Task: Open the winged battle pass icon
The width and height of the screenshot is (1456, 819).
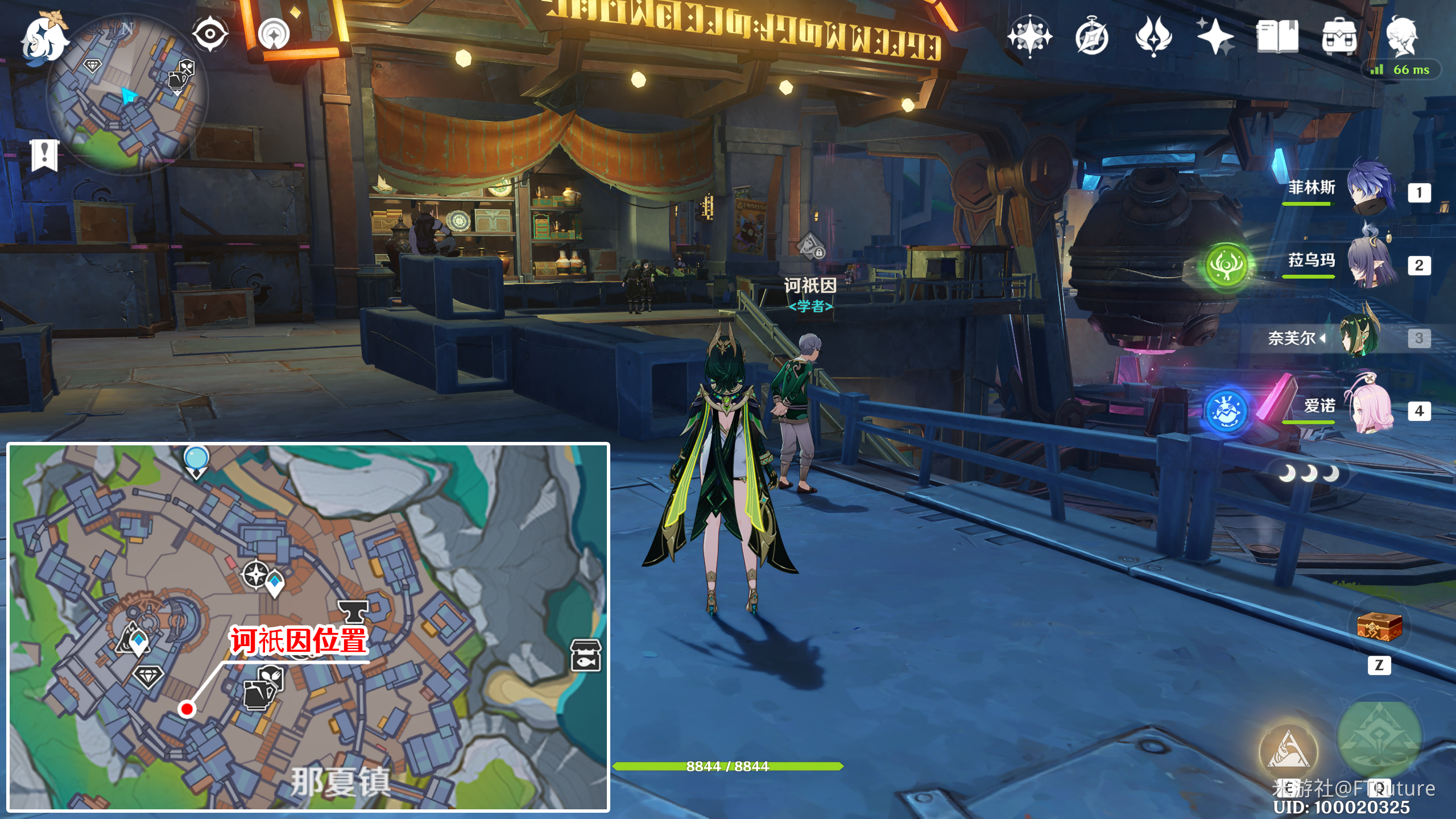Action: point(1153,37)
